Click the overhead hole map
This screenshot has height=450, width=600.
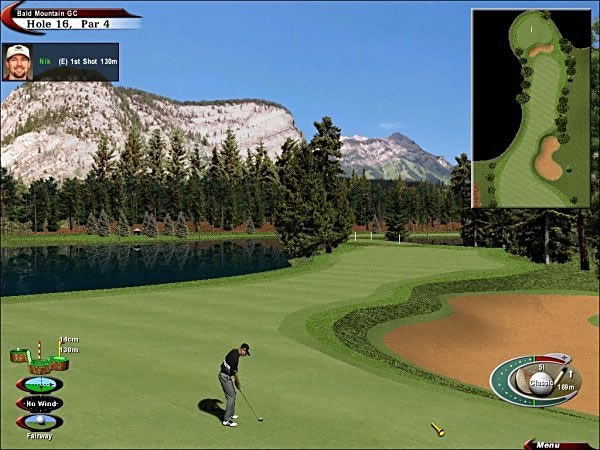tap(530, 108)
